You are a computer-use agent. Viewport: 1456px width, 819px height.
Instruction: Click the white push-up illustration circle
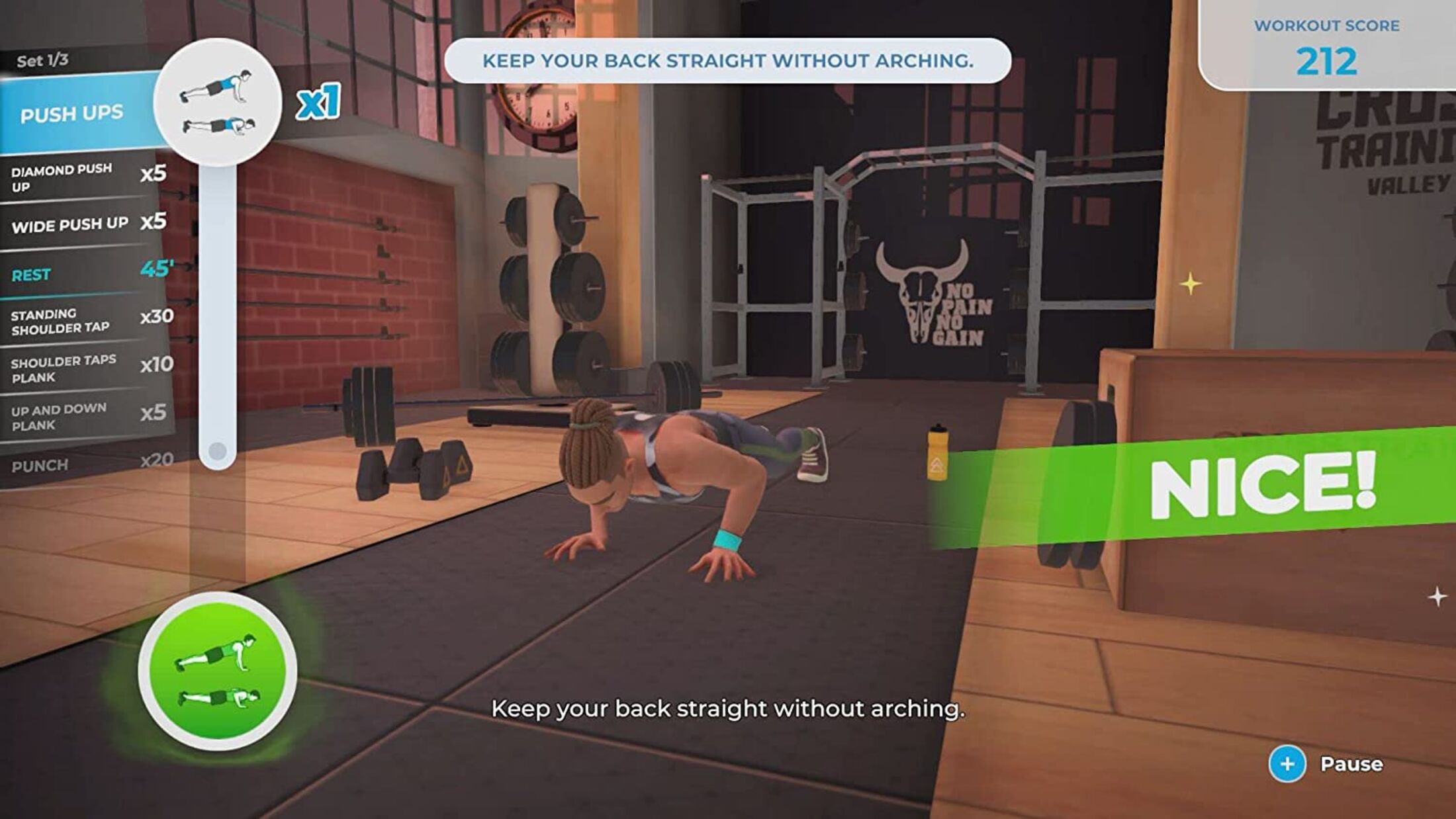tap(217, 103)
